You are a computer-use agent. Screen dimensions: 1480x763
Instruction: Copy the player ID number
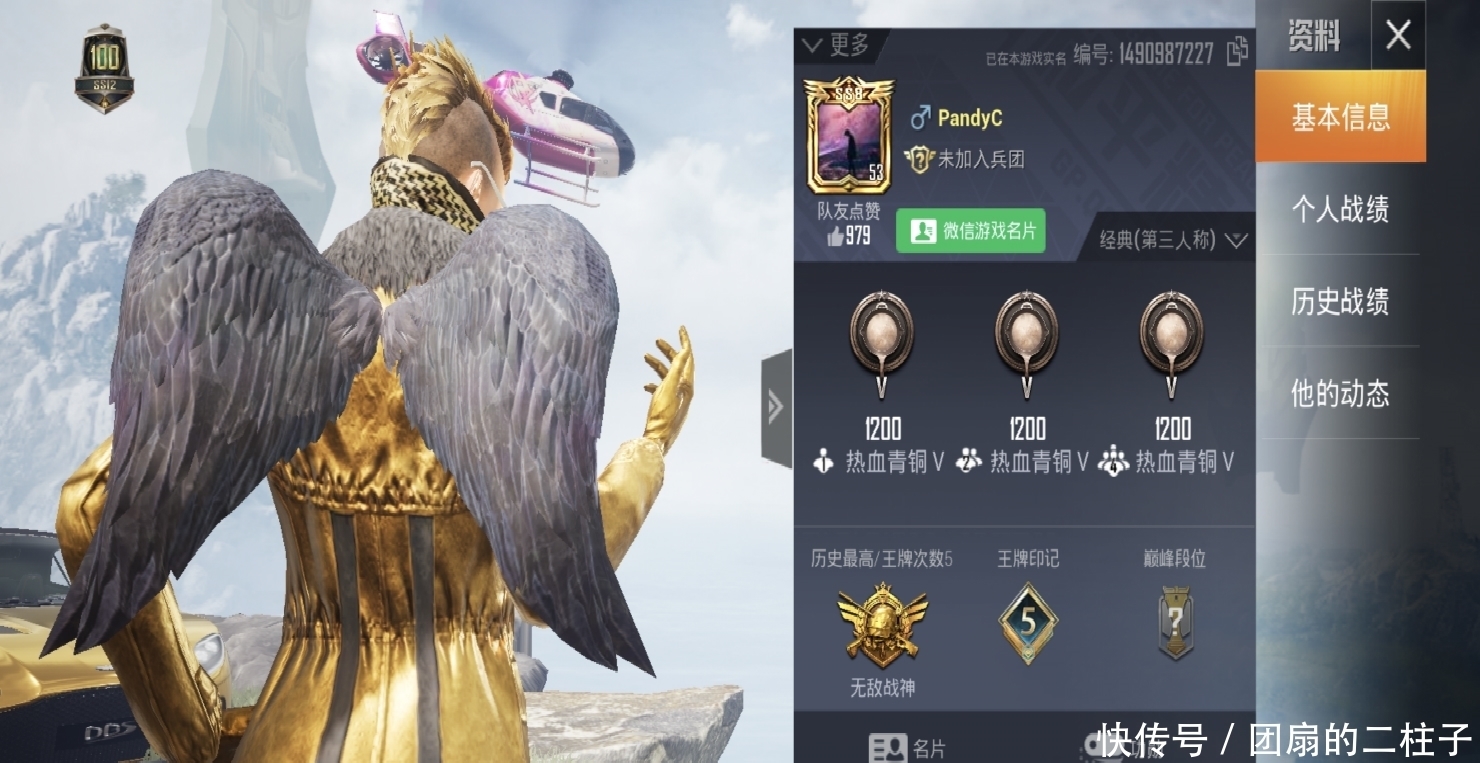pyautogui.click(x=1237, y=50)
